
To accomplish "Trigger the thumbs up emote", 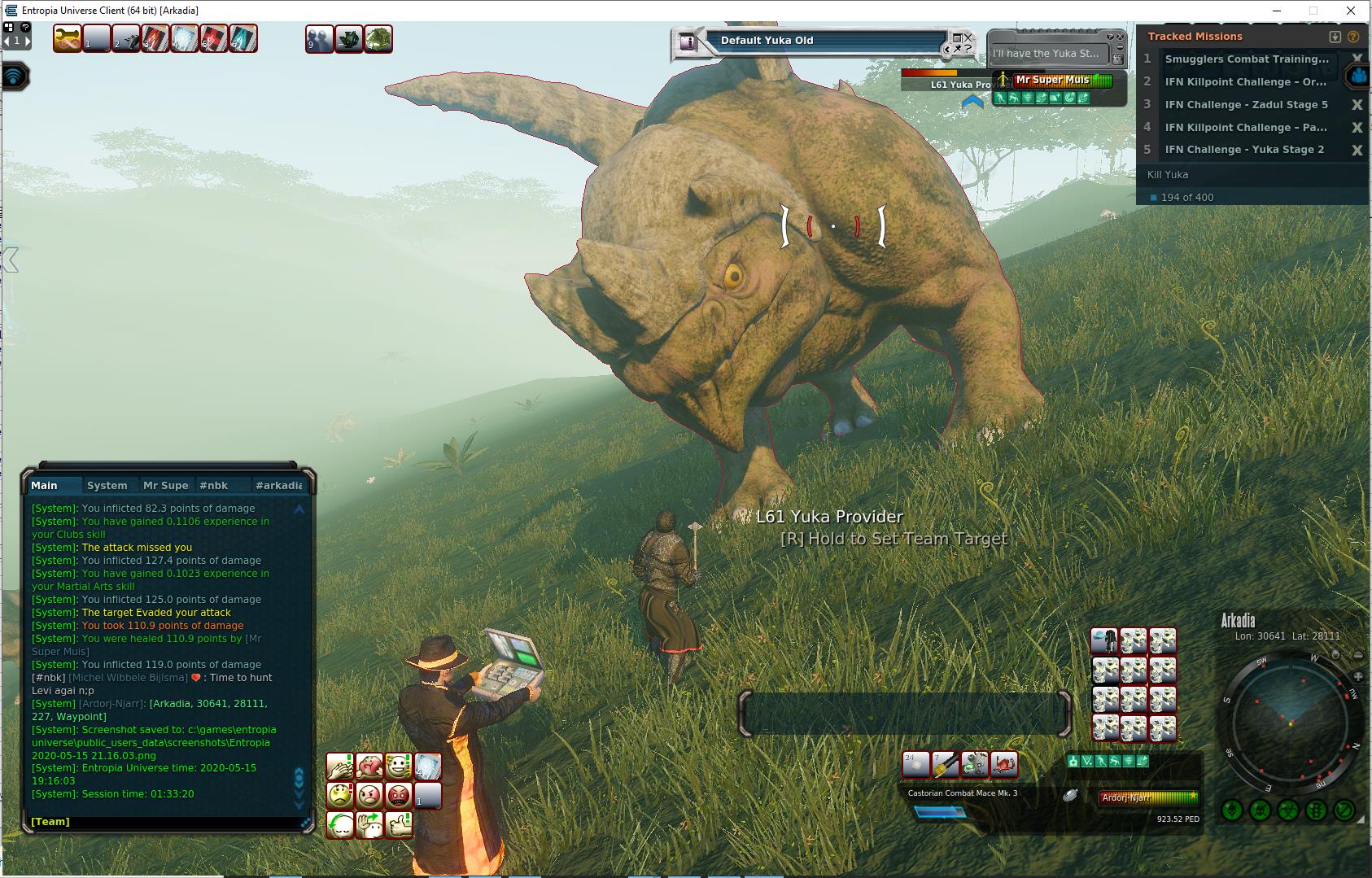I will pos(399,825).
